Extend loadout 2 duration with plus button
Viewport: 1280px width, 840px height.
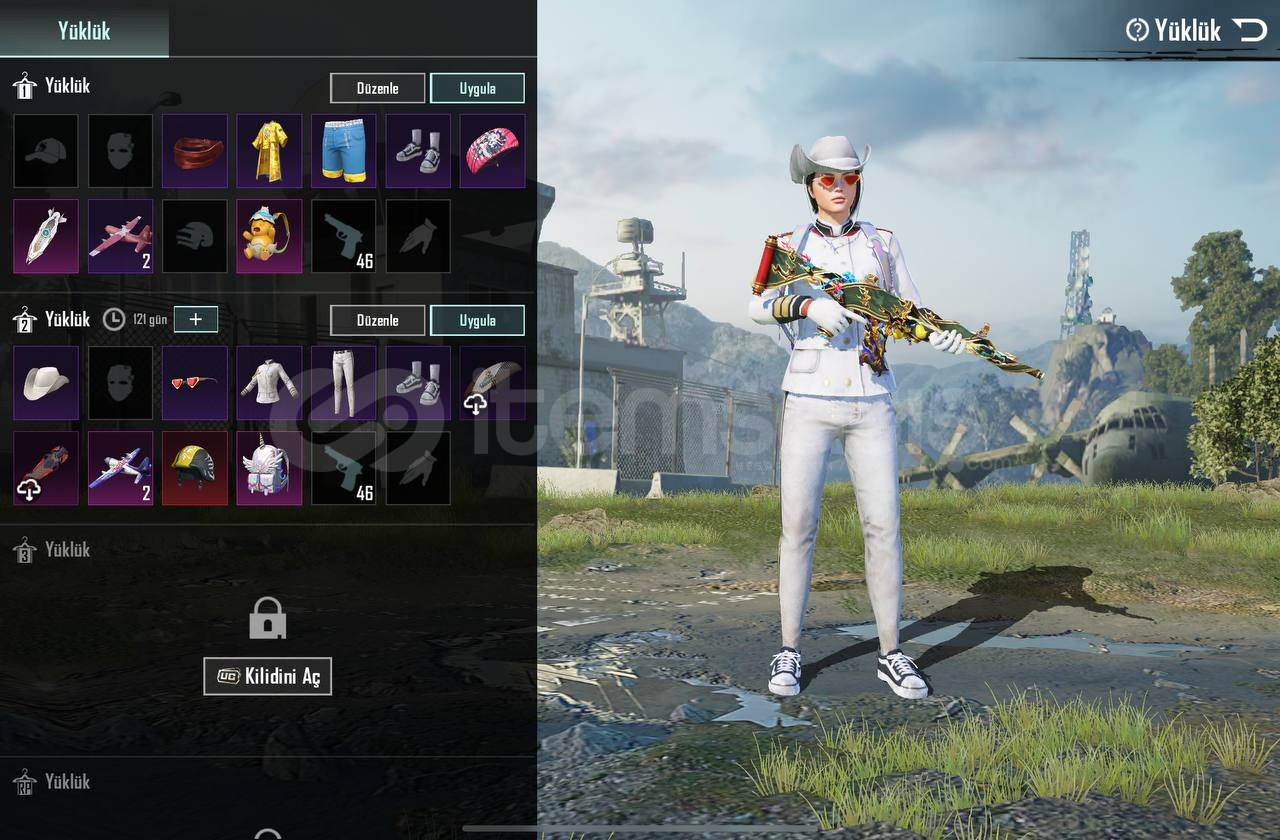(196, 319)
